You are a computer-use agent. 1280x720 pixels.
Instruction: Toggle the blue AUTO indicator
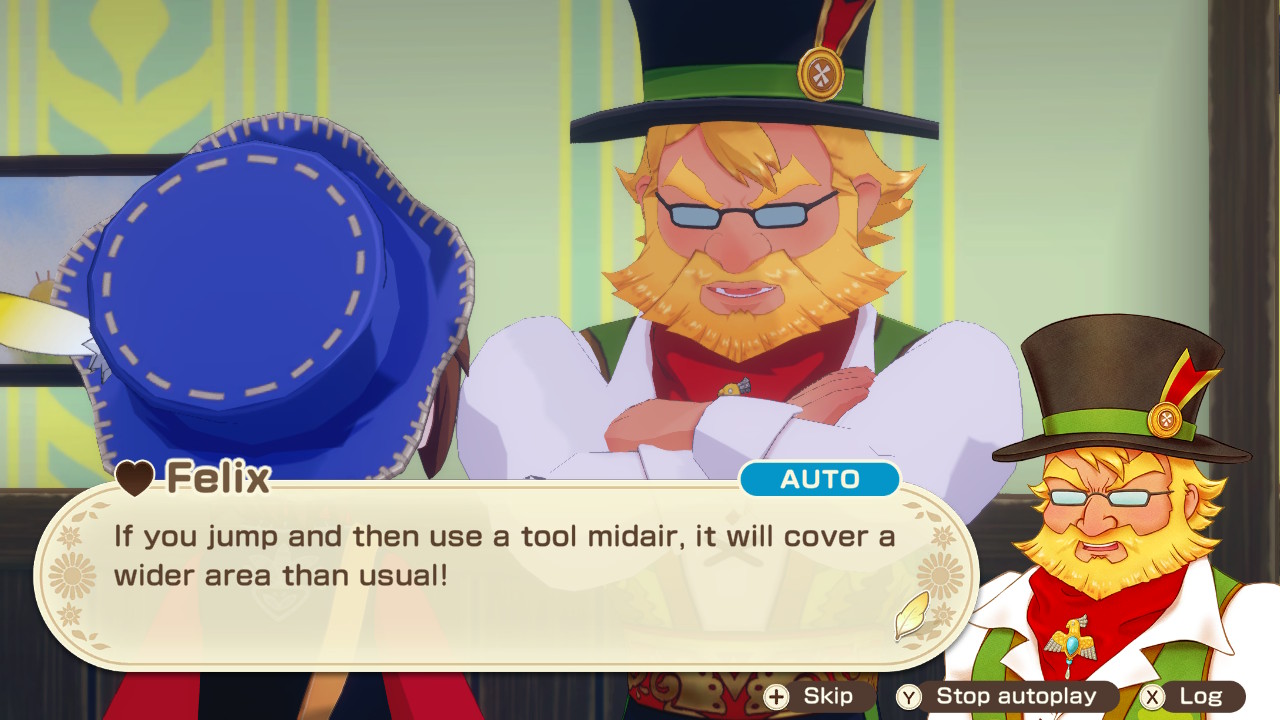pyautogui.click(x=820, y=480)
